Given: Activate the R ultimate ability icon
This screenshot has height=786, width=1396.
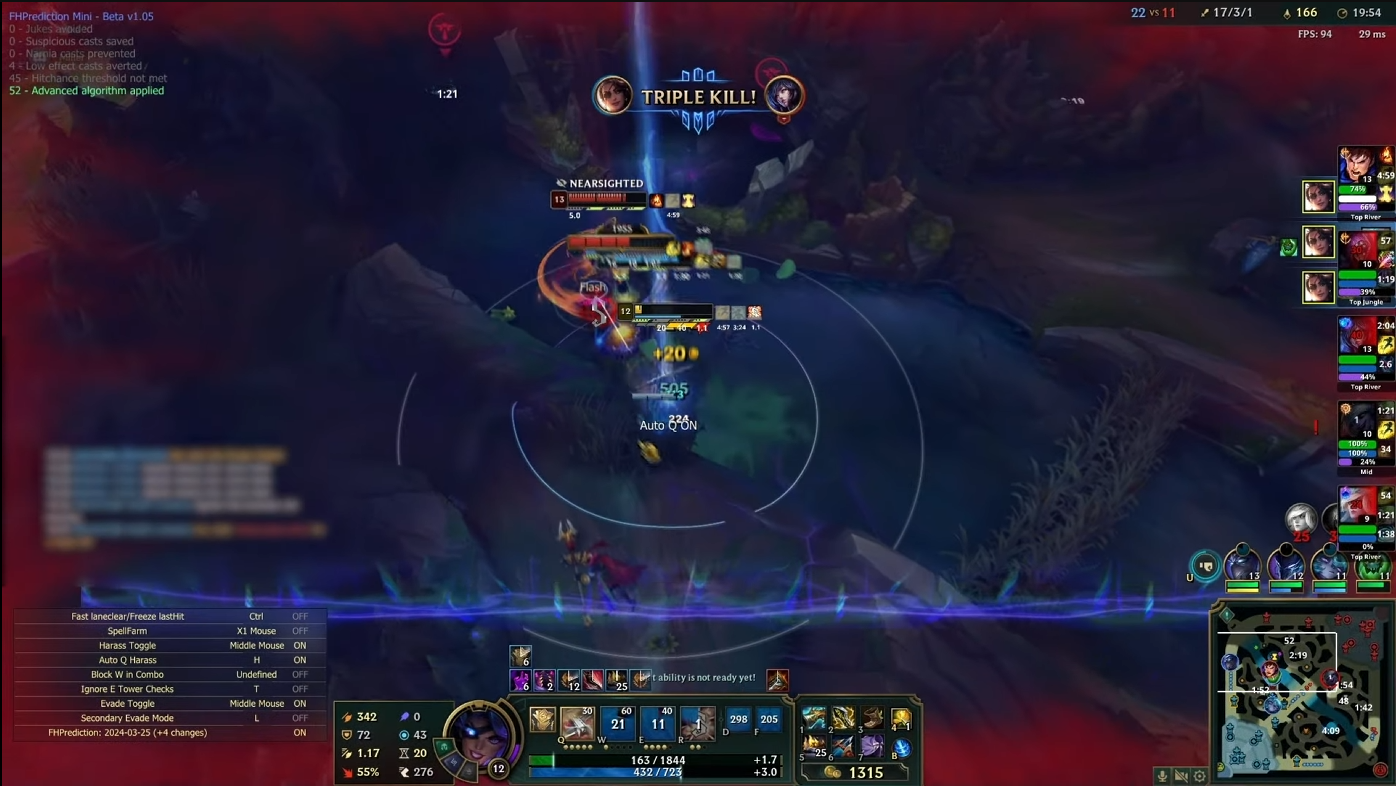Looking at the screenshot, I should pos(698,723).
